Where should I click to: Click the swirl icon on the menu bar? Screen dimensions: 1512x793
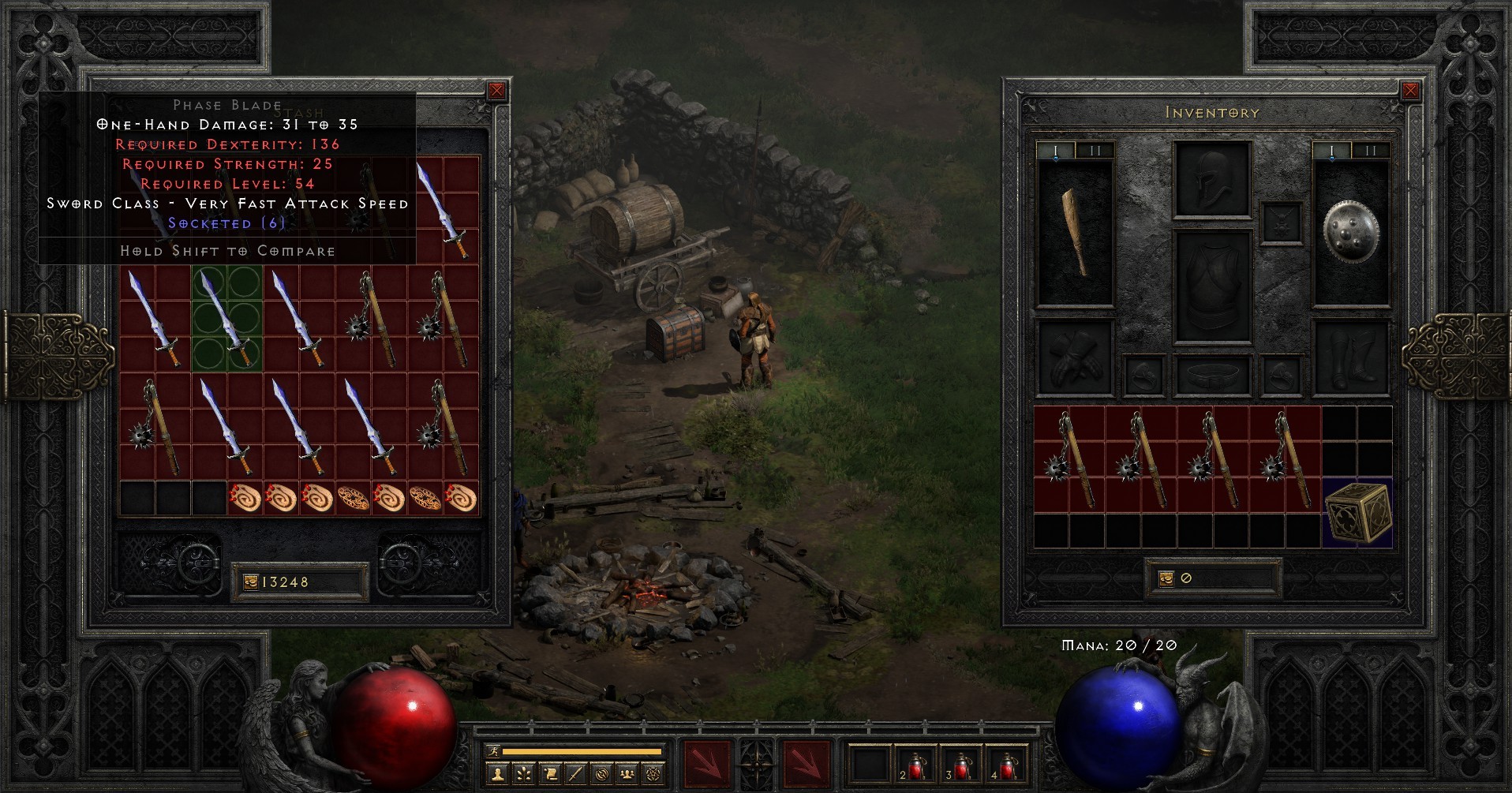(x=601, y=776)
